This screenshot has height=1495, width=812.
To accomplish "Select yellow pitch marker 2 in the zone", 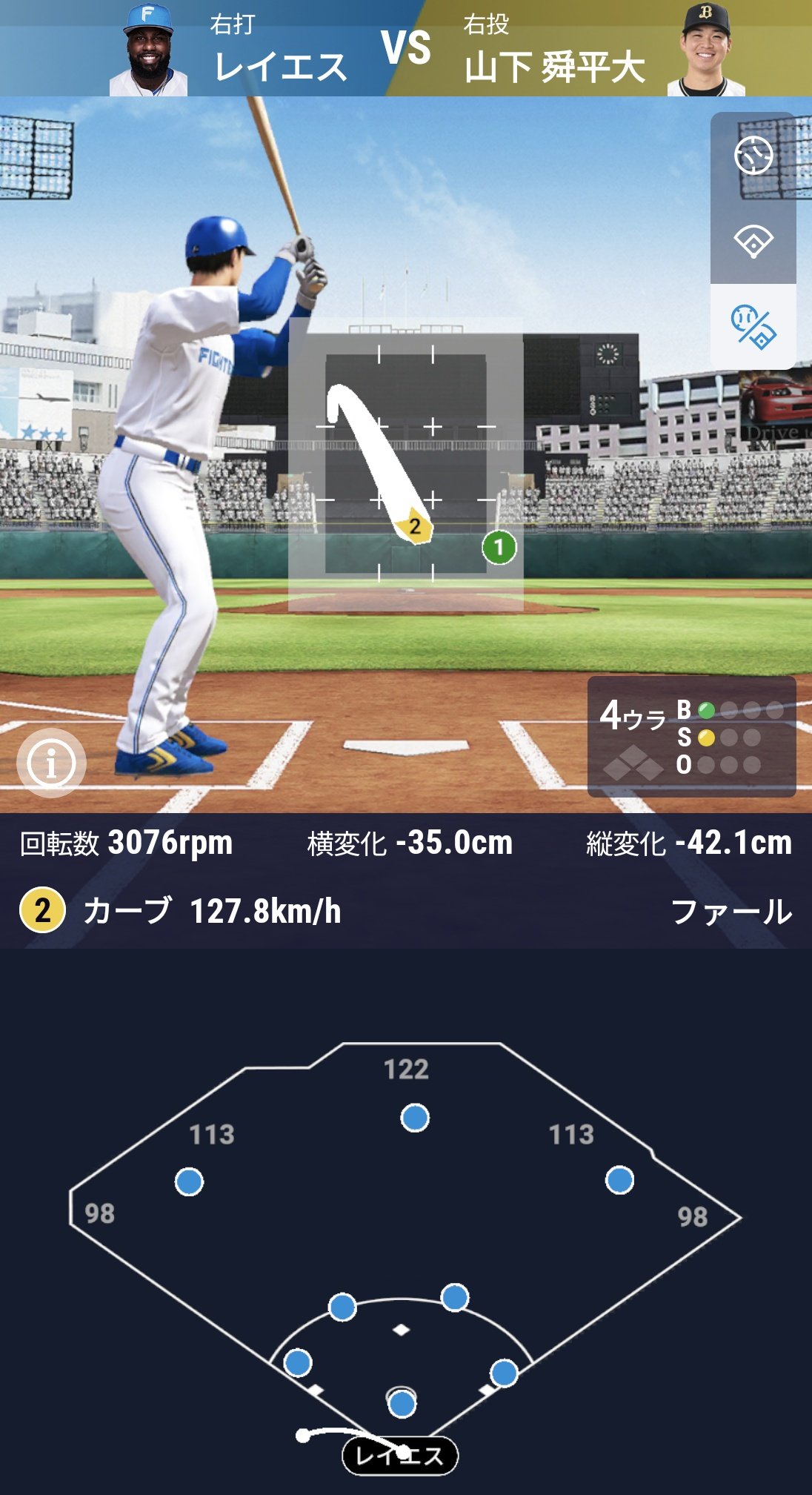I will tap(414, 526).
